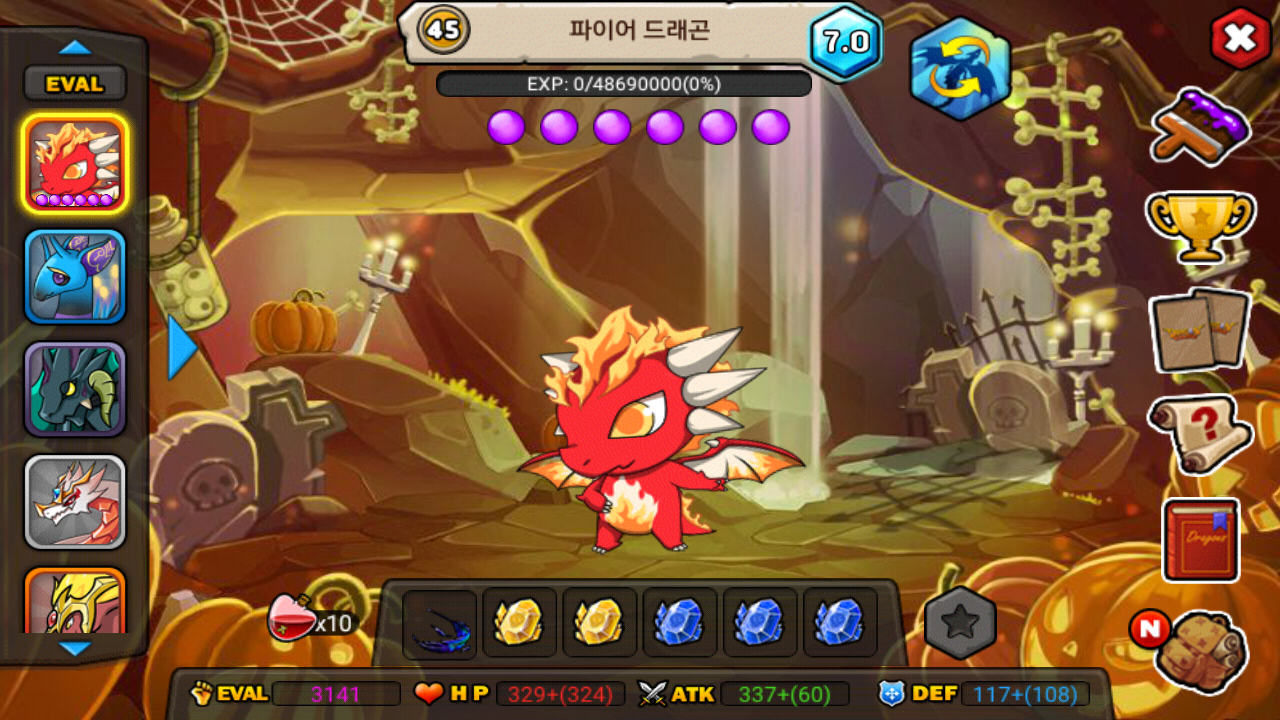Open the red dragon book

[x=1200, y=540]
